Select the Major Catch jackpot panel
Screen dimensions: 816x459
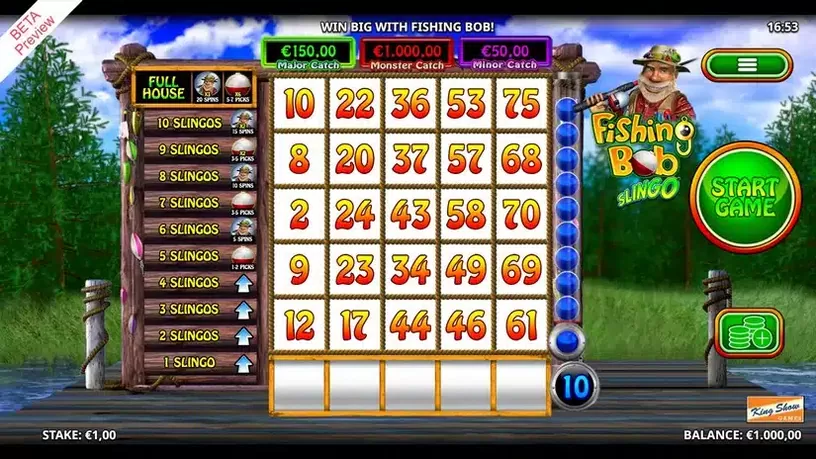[307, 54]
